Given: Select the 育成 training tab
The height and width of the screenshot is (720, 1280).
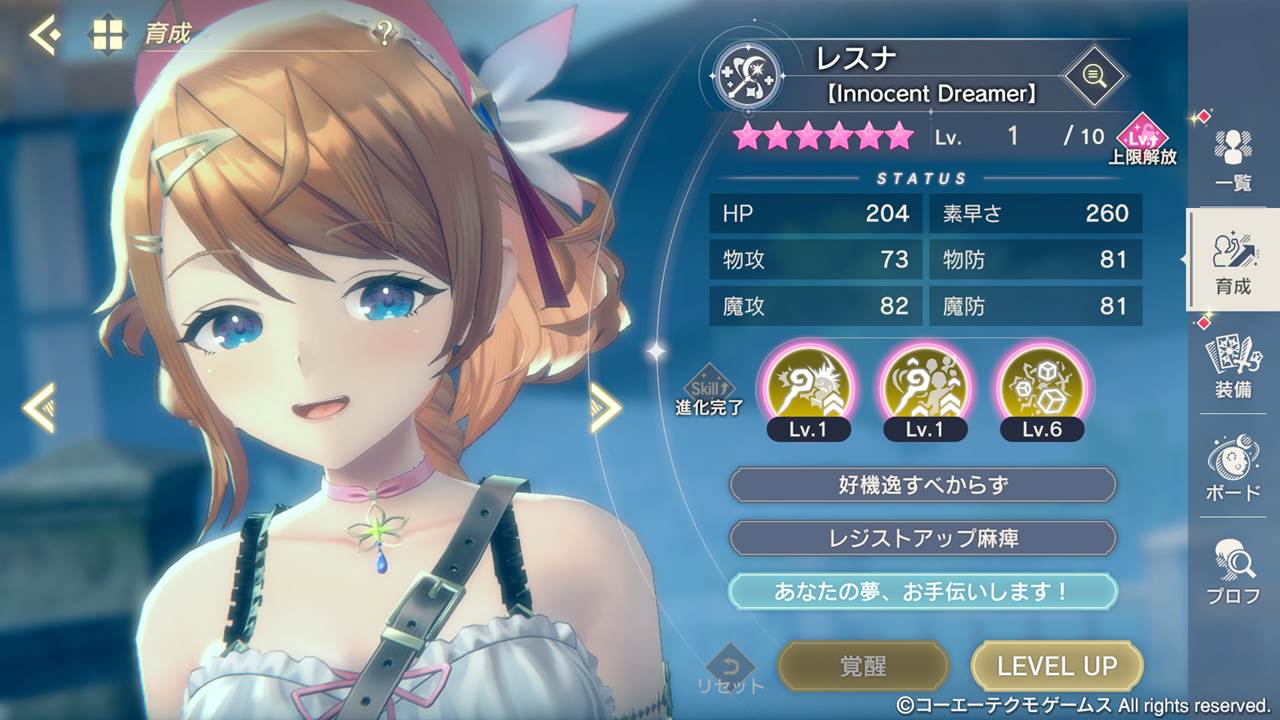Looking at the screenshot, I should (1232, 262).
